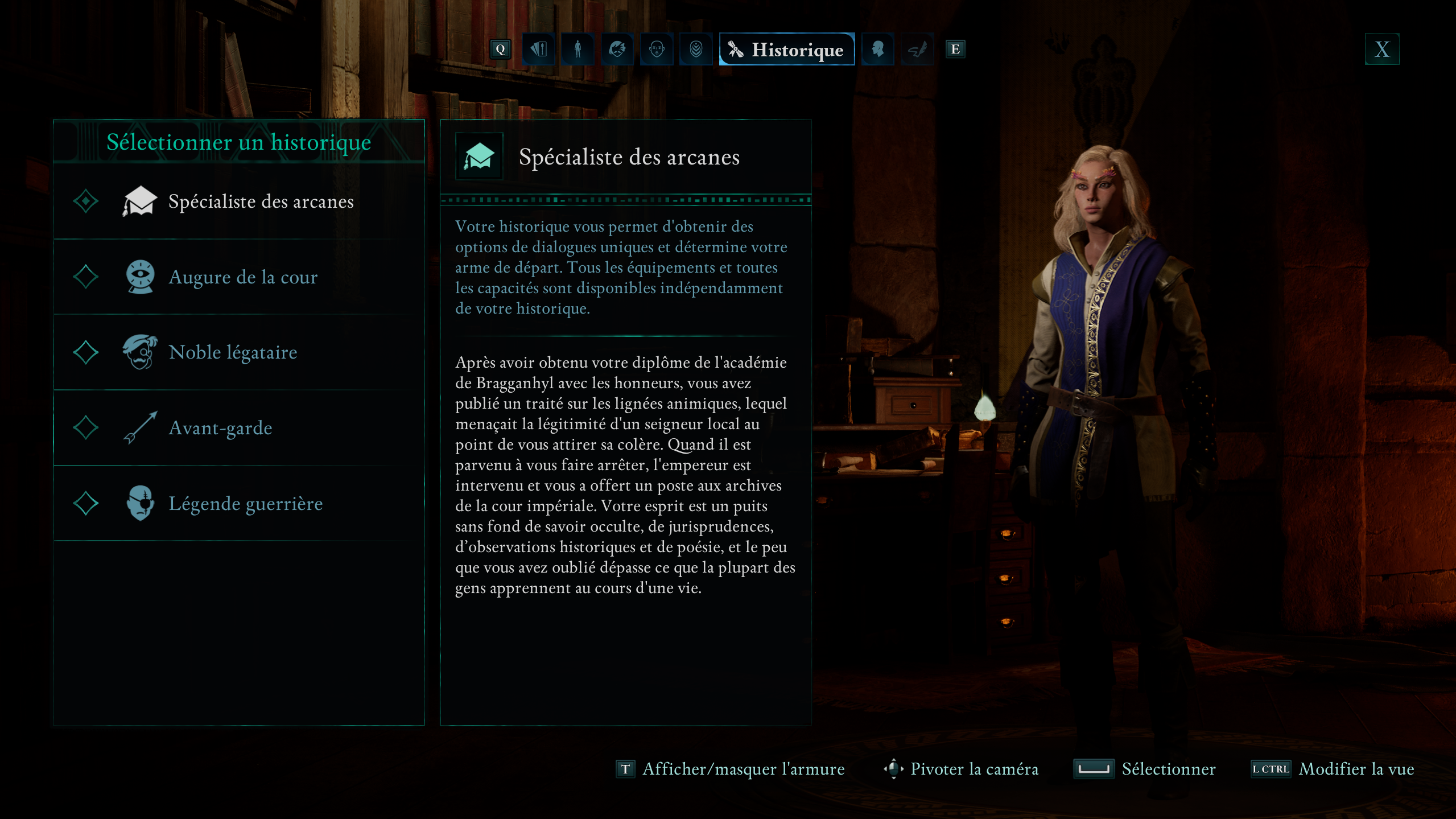
Task: Click the warrior face icon for Légende guerrière
Action: pyautogui.click(x=140, y=503)
